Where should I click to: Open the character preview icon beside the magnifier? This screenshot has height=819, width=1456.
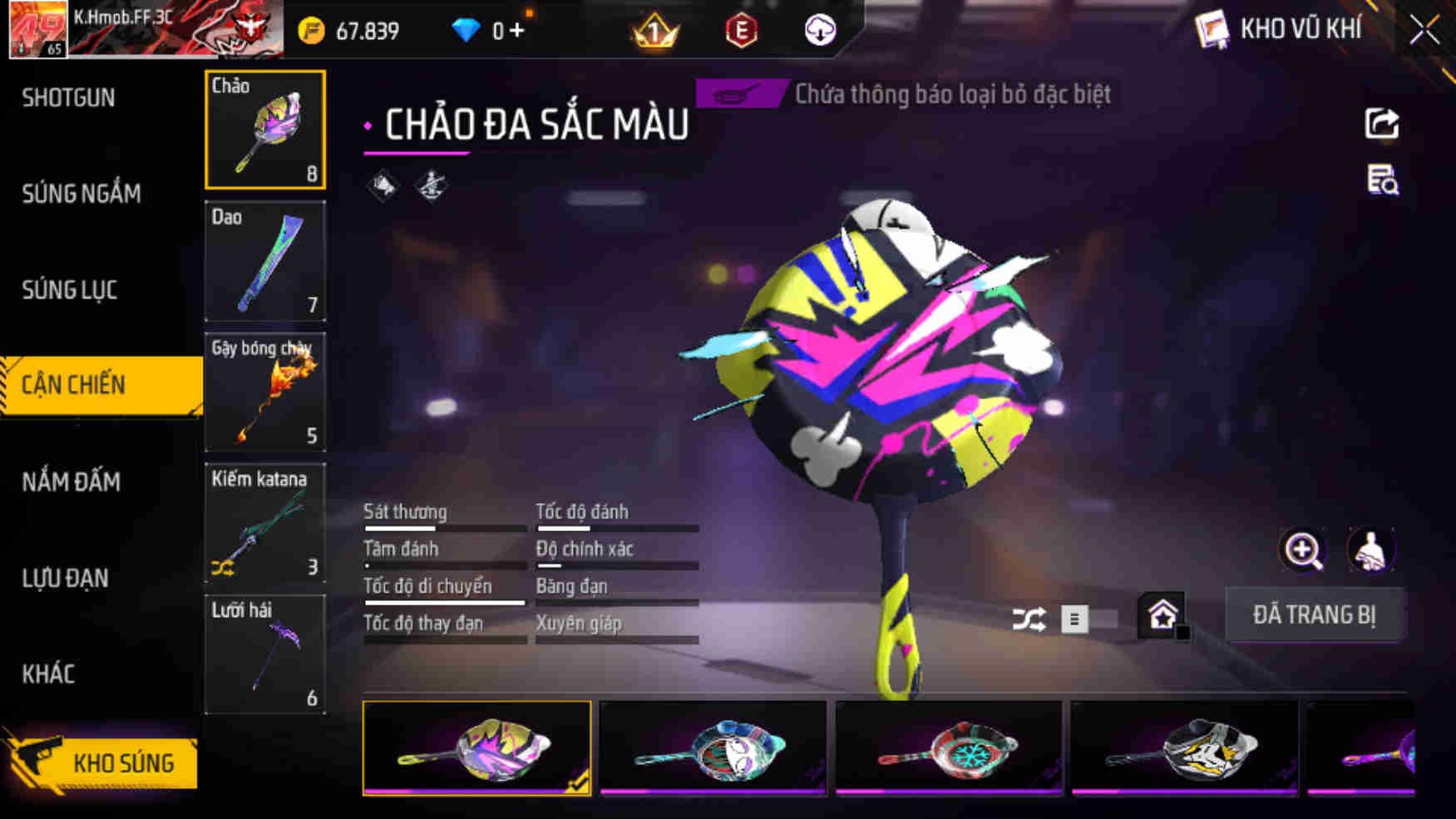(x=1372, y=550)
